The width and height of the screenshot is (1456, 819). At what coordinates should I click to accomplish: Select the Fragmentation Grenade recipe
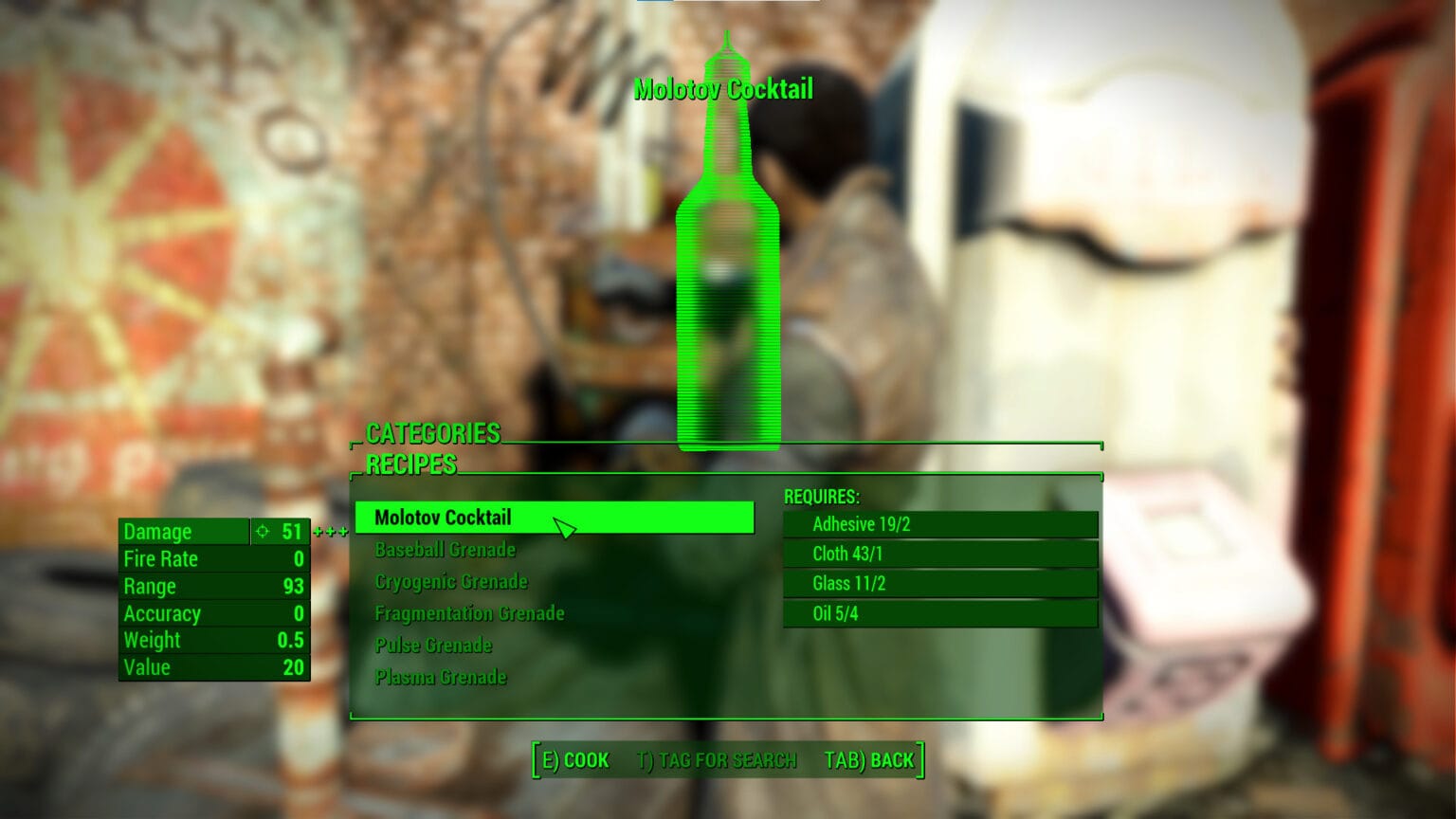469,613
